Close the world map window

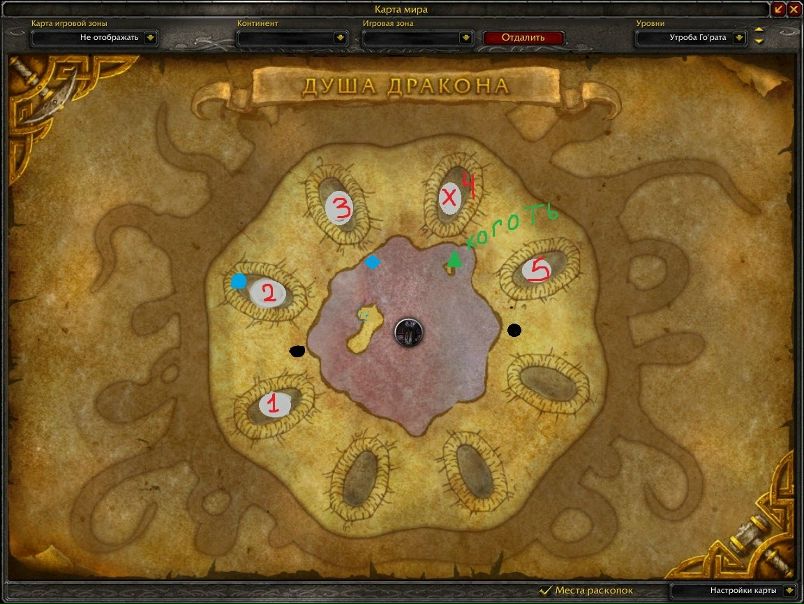(x=794, y=9)
